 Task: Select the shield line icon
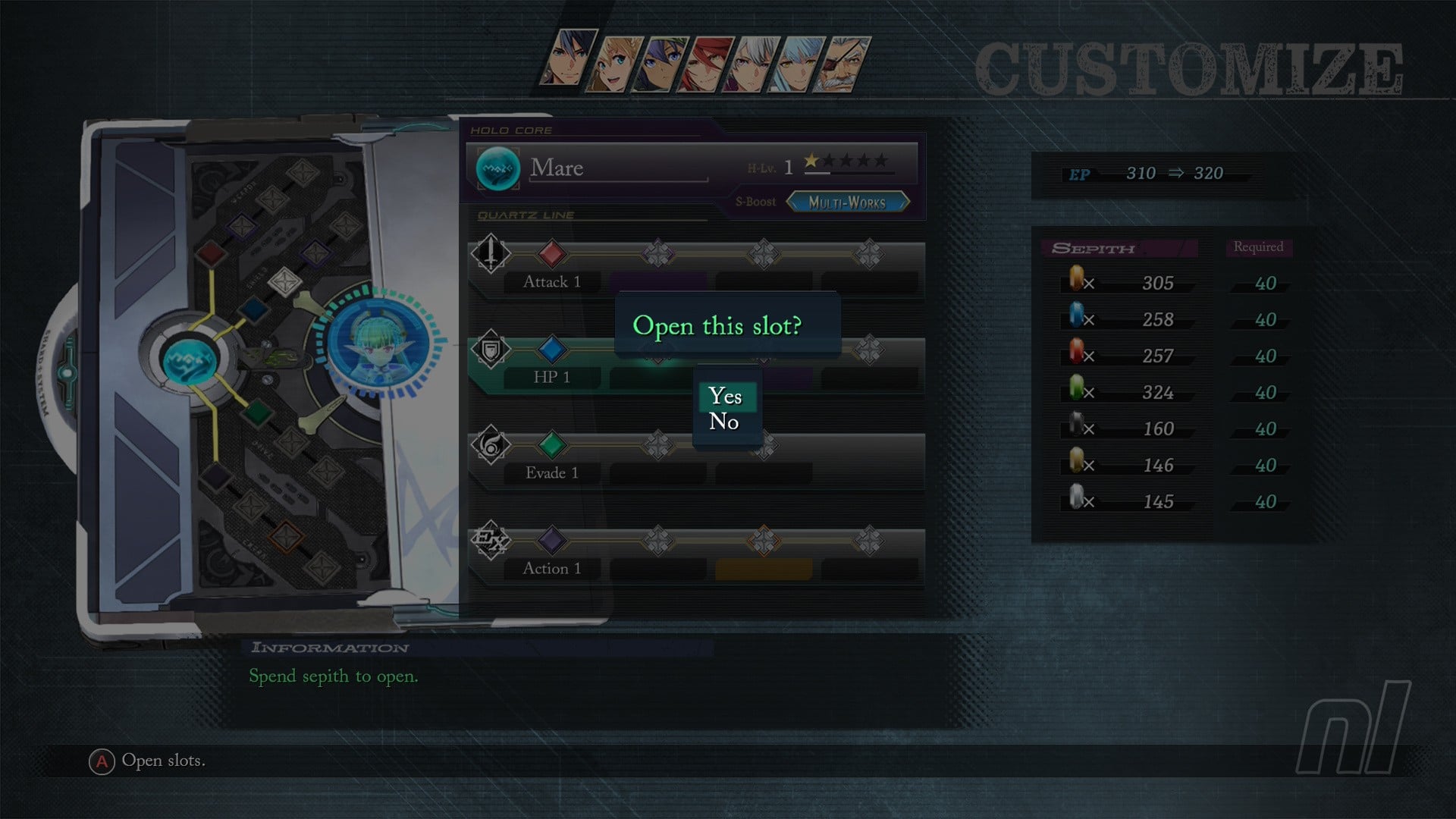pos(491,349)
